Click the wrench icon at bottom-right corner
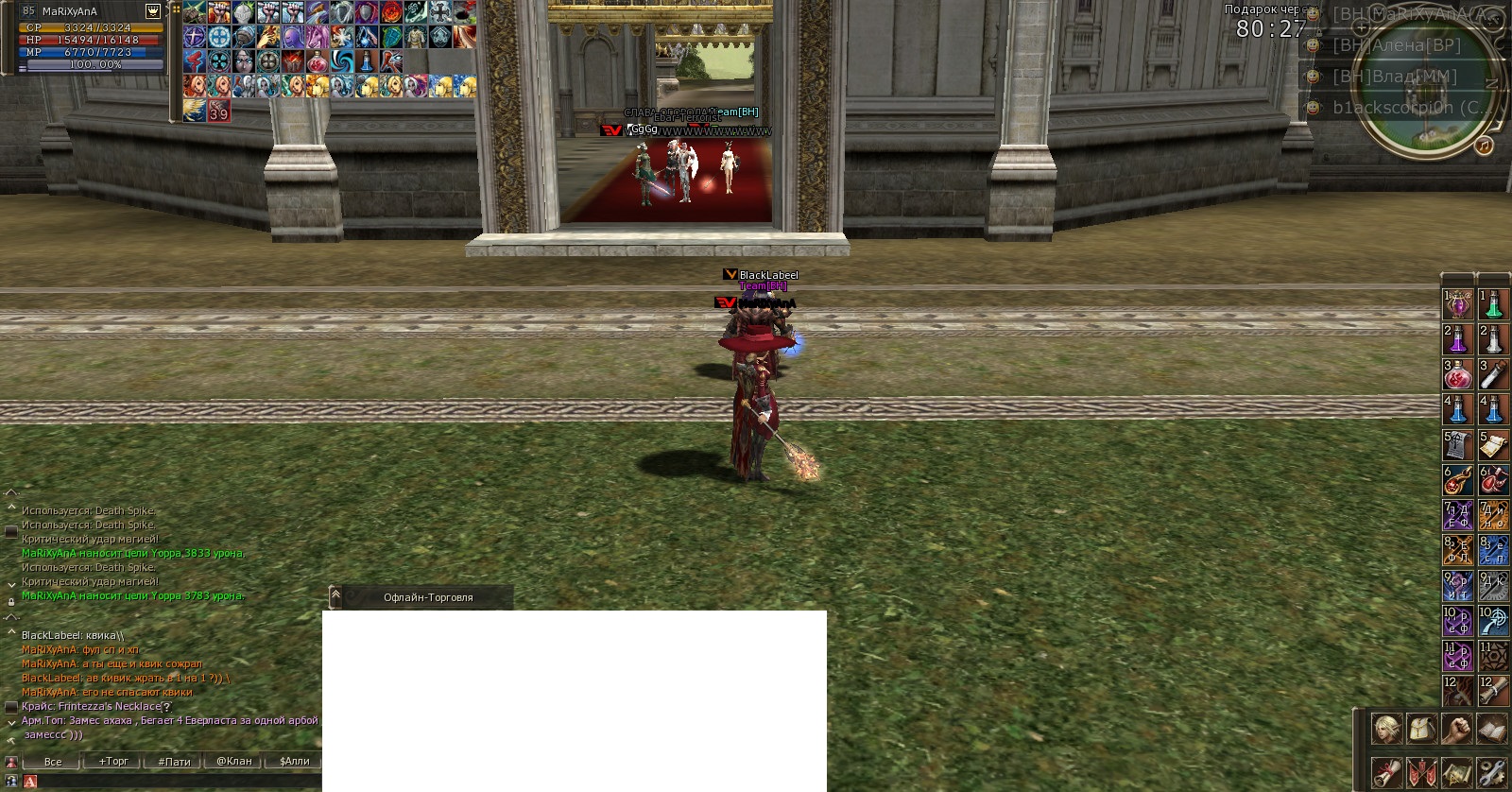Screen dimensions: 1512x792 [x=1492, y=775]
